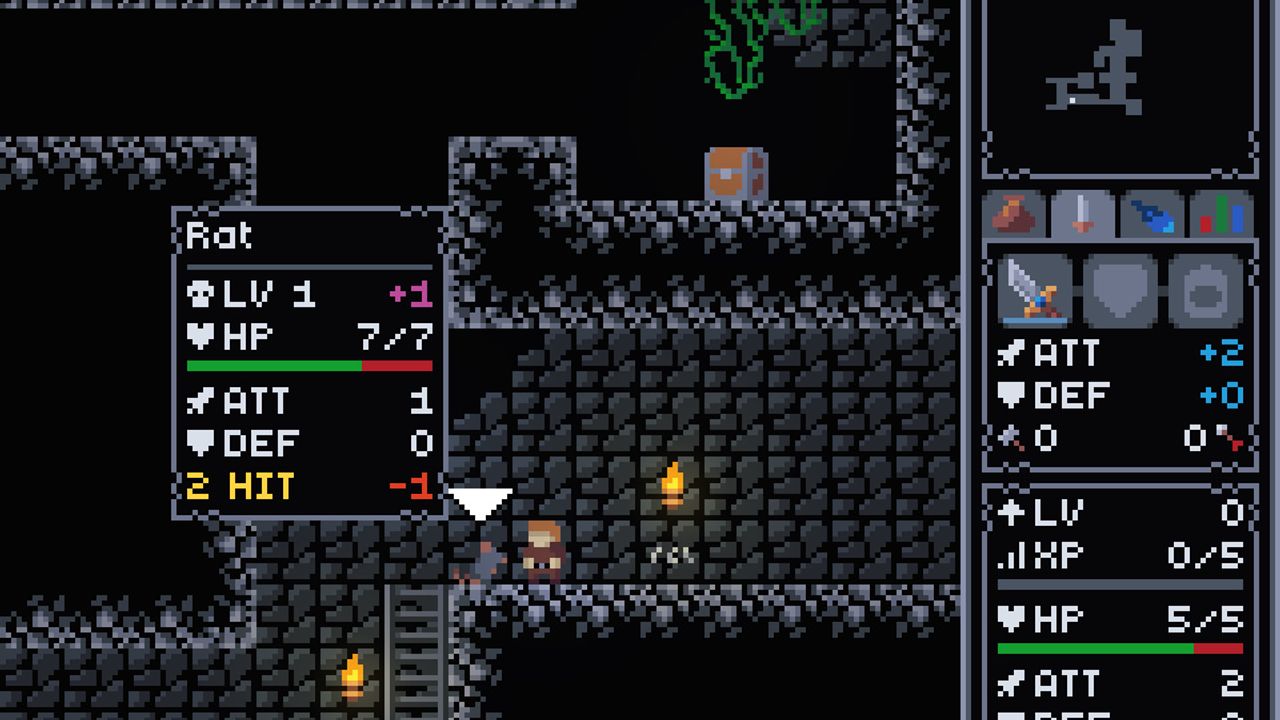Select the empty shield equipment slot

click(x=1120, y=289)
